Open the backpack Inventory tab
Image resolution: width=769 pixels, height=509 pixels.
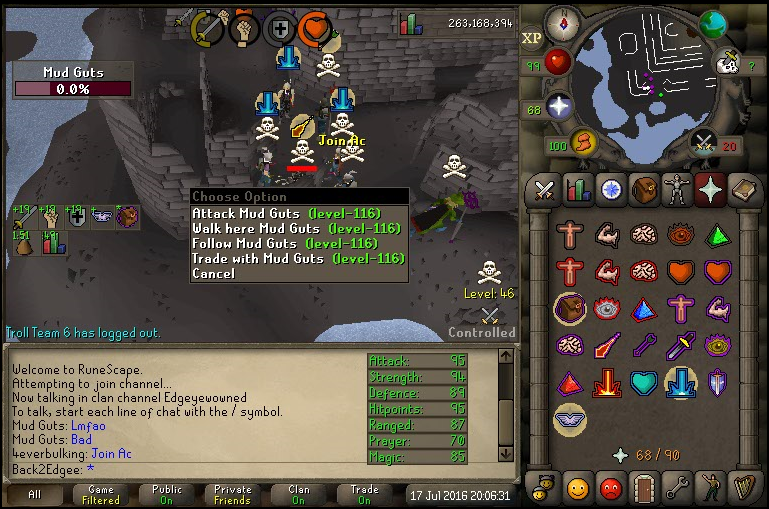[x=643, y=189]
